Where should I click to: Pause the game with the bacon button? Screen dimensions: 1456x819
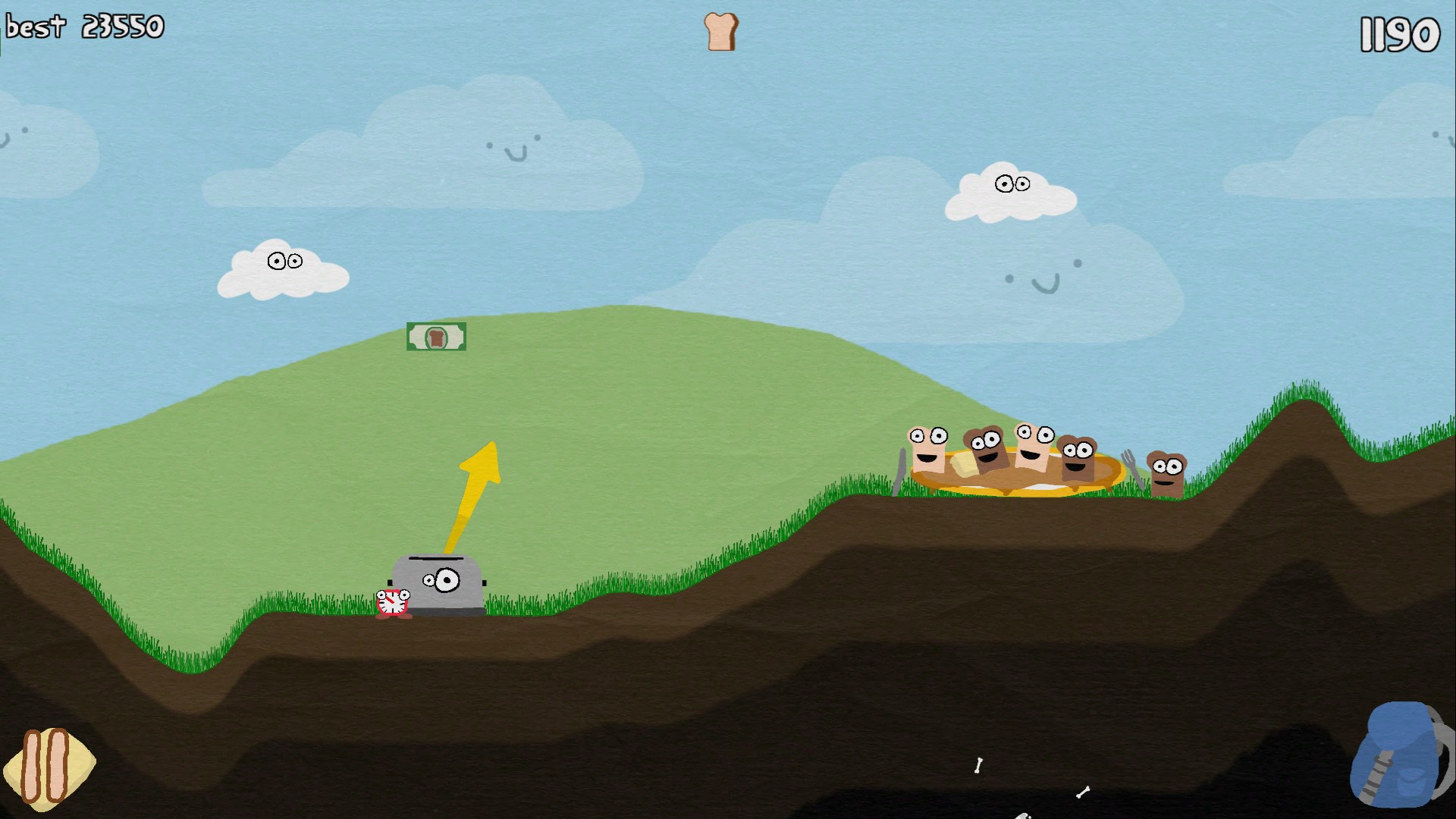(47, 767)
